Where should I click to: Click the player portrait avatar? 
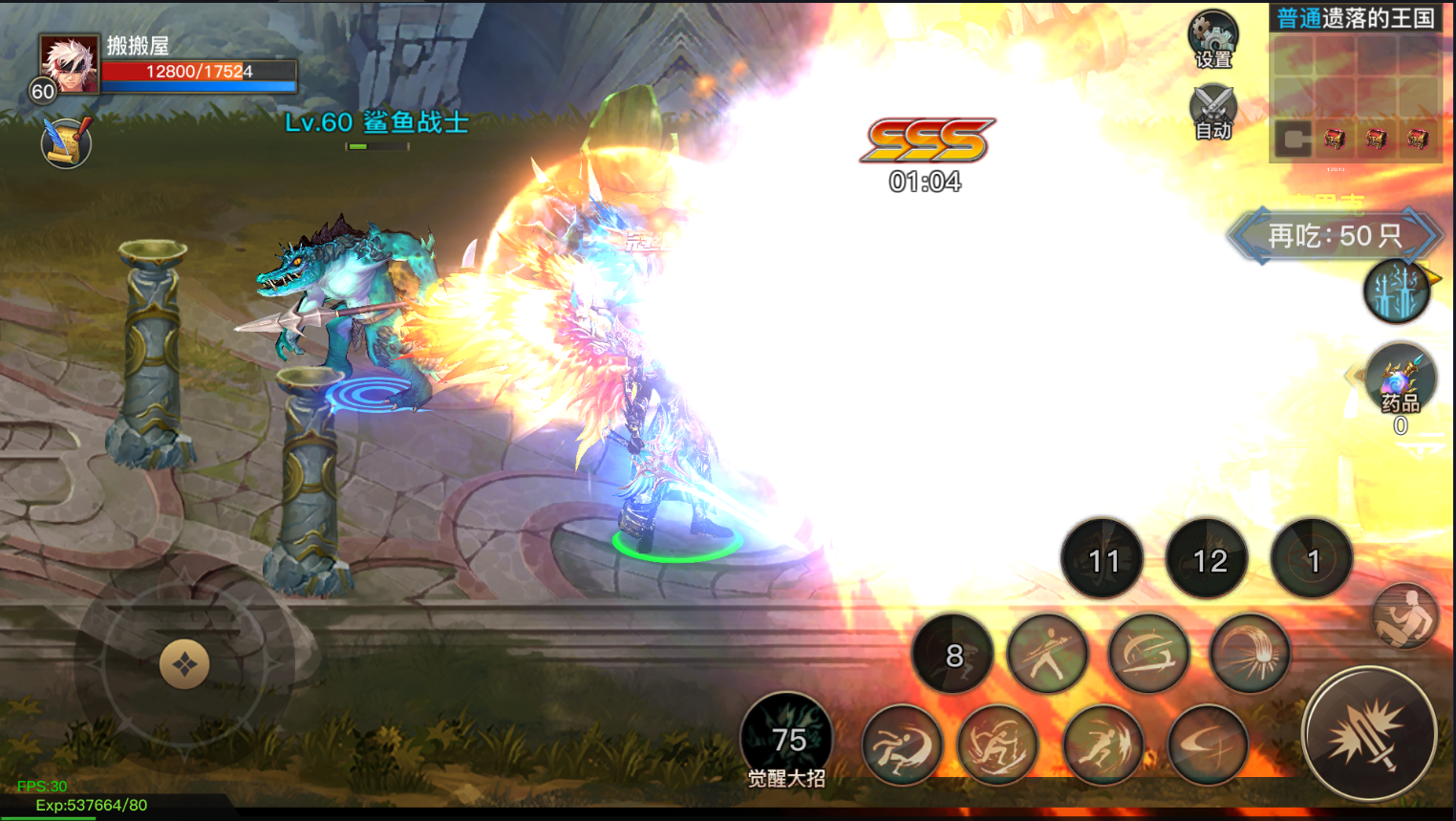point(69,64)
